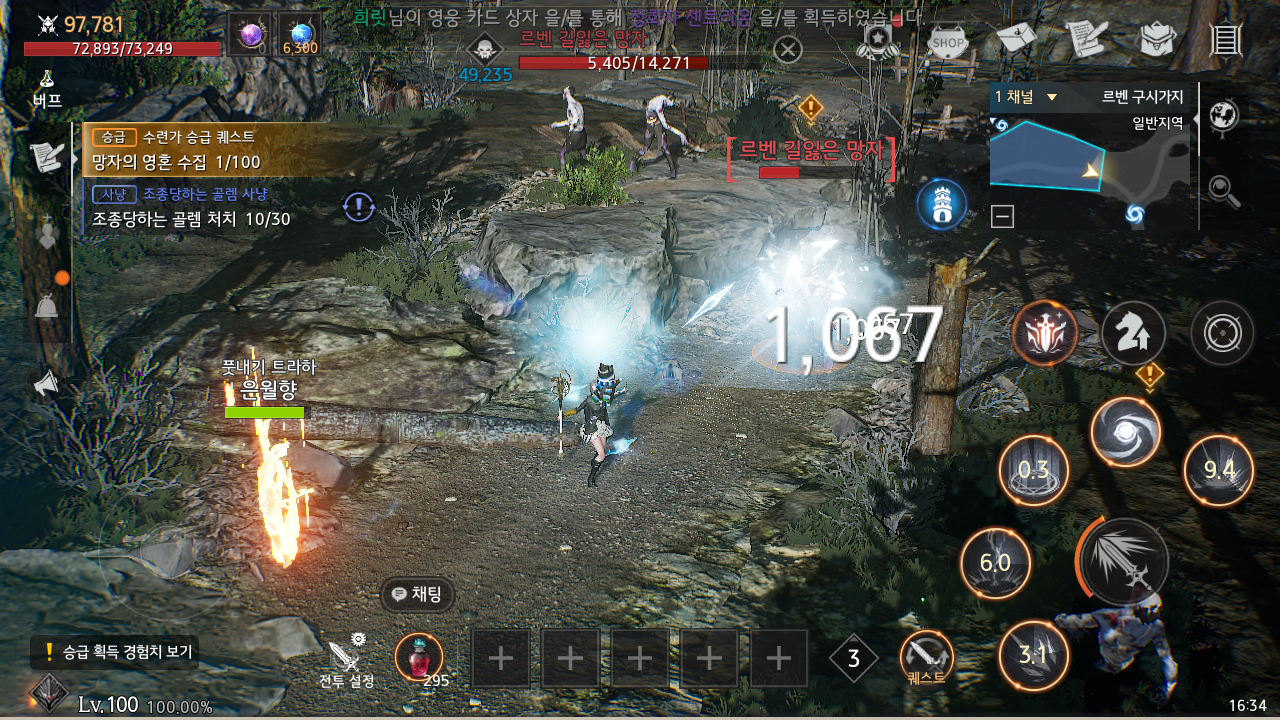Open the 채팅 chat button
Viewport: 1280px width, 720px height.
tap(418, 594)
